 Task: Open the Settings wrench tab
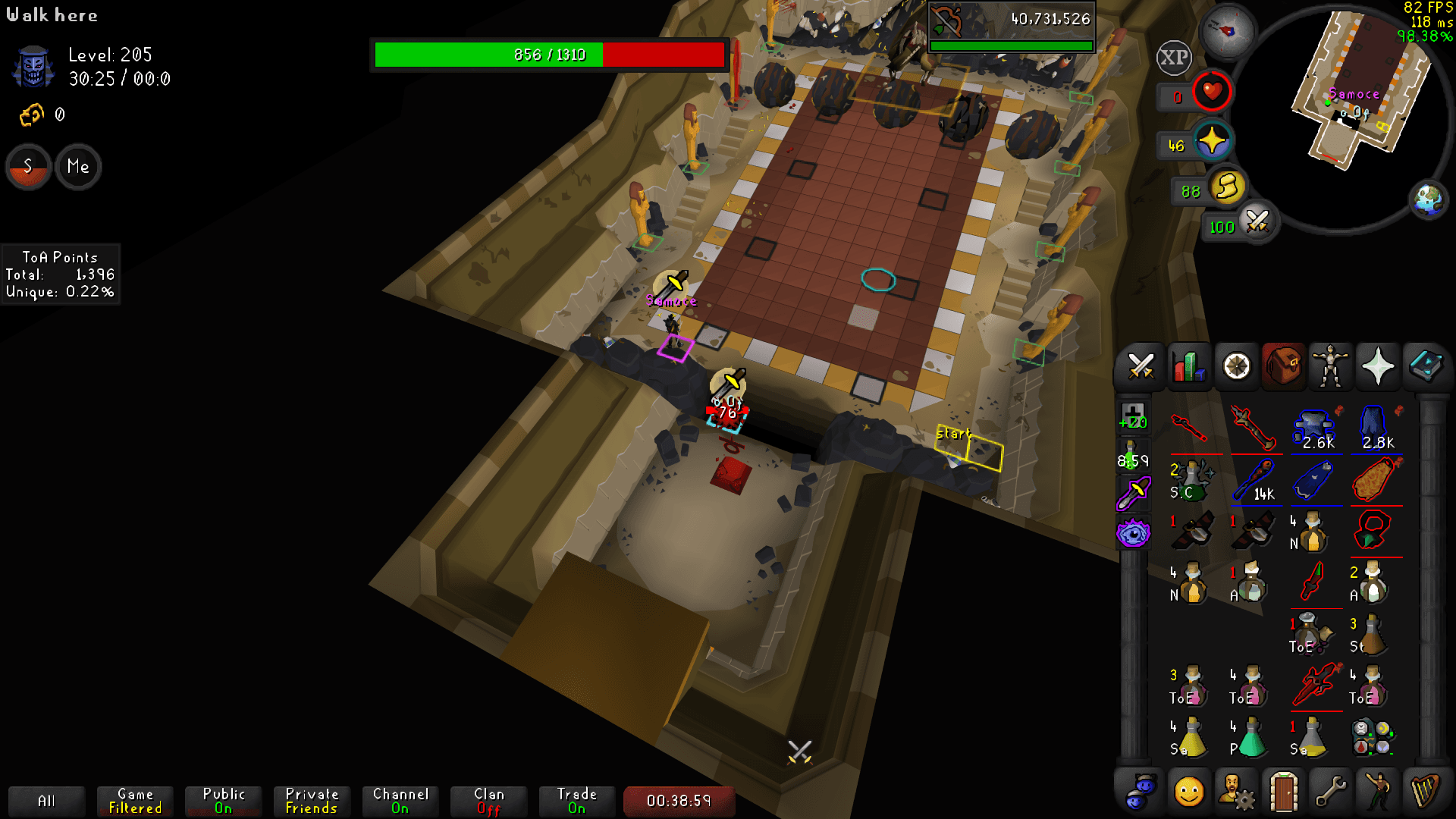1331,792
